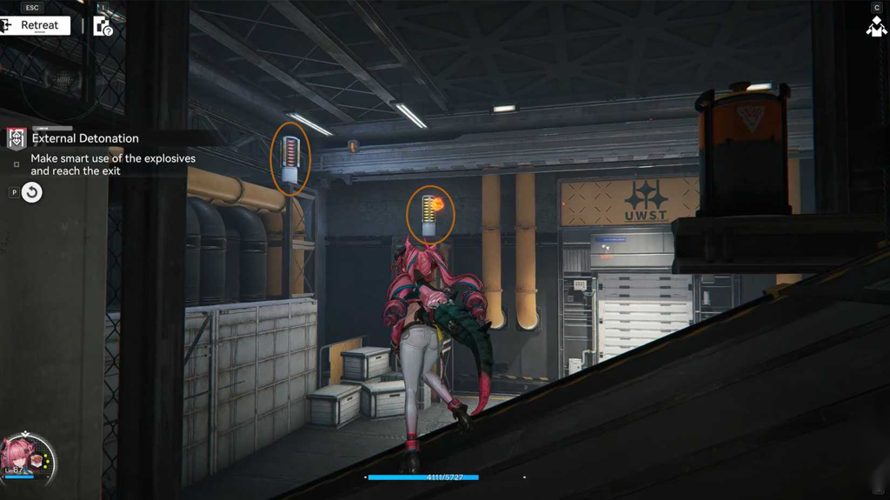Screen dimensions: 890x500
Task: Open the character menu icon in the corner
Action: point(876,26)
